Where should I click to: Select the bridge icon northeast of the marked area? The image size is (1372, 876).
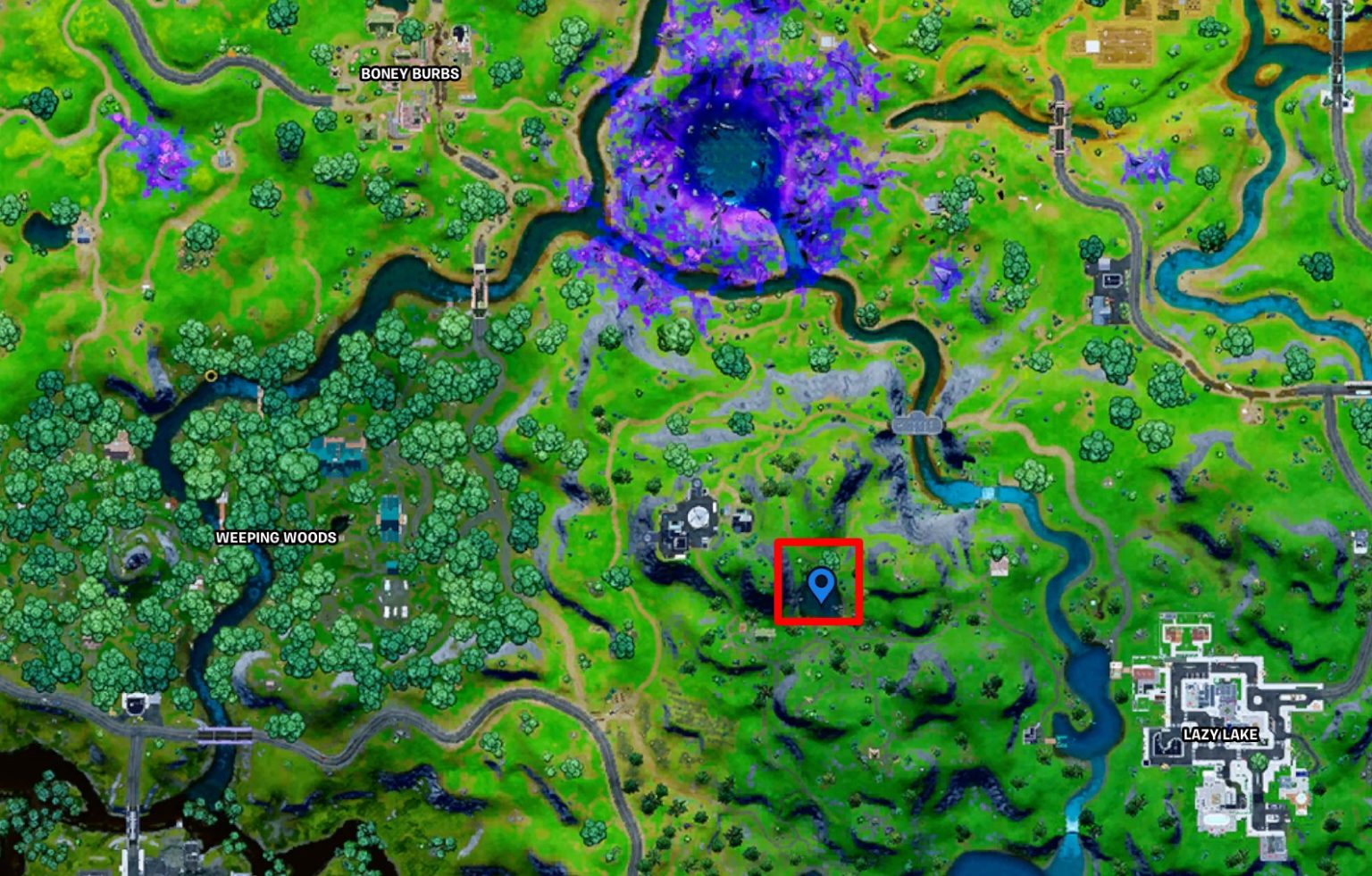point(918,423)
